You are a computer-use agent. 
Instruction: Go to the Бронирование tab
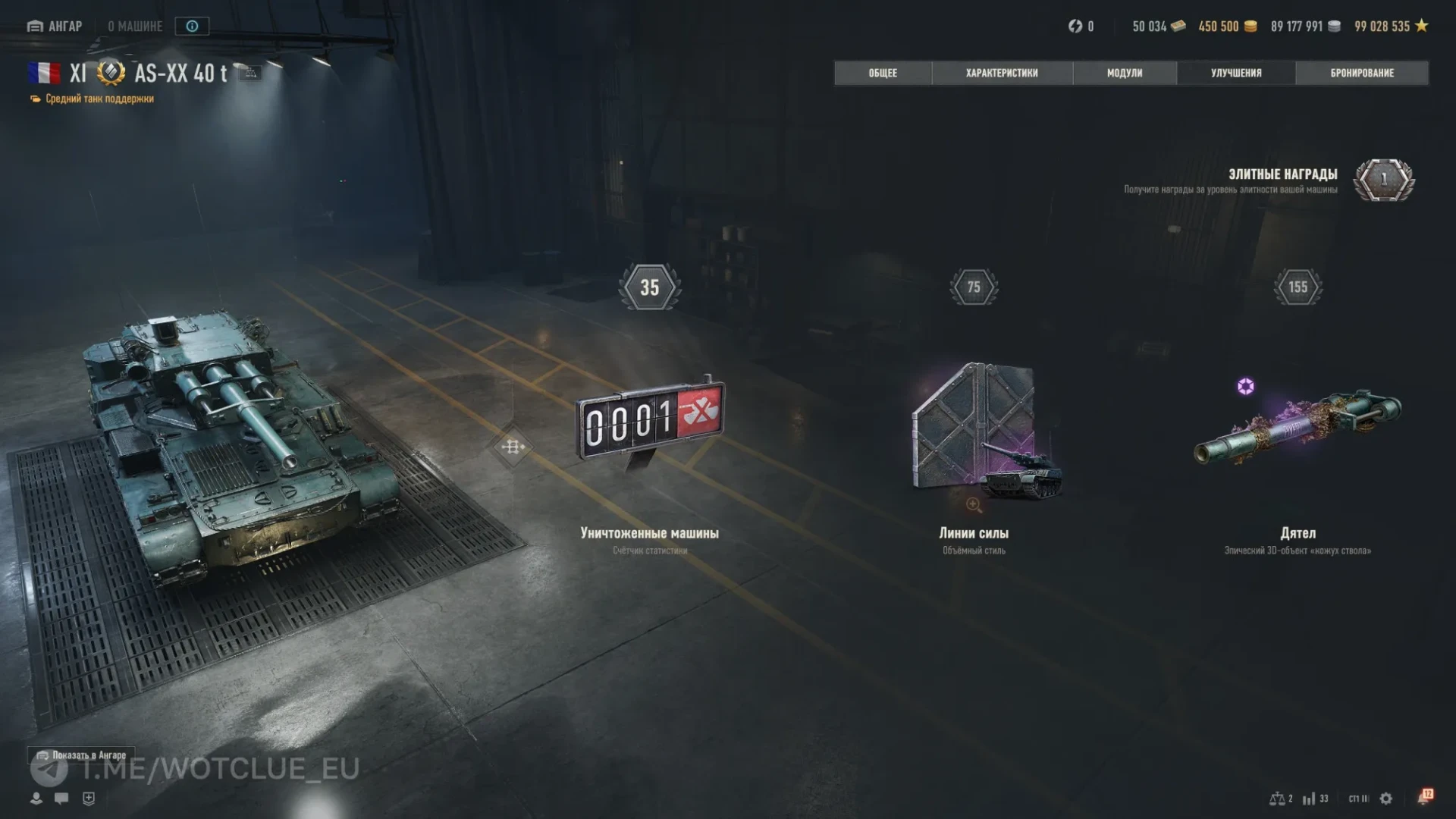pyautogui.click(x=1362, y=73)
